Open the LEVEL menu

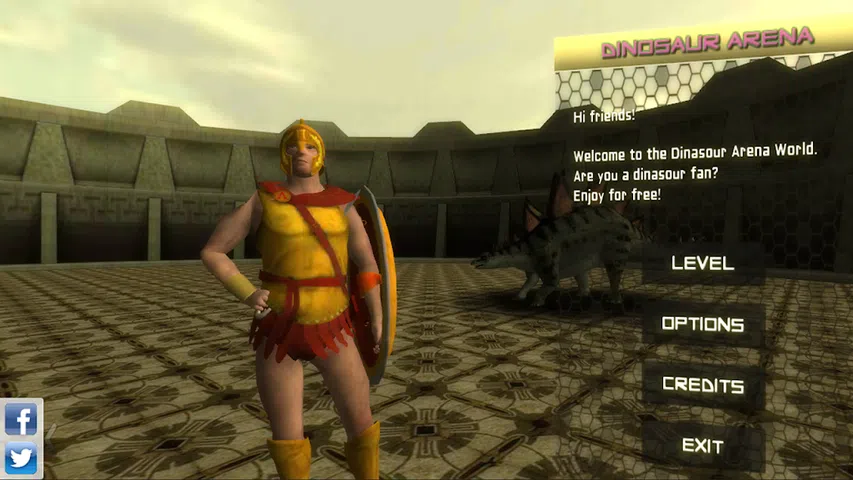click(703, 264)
